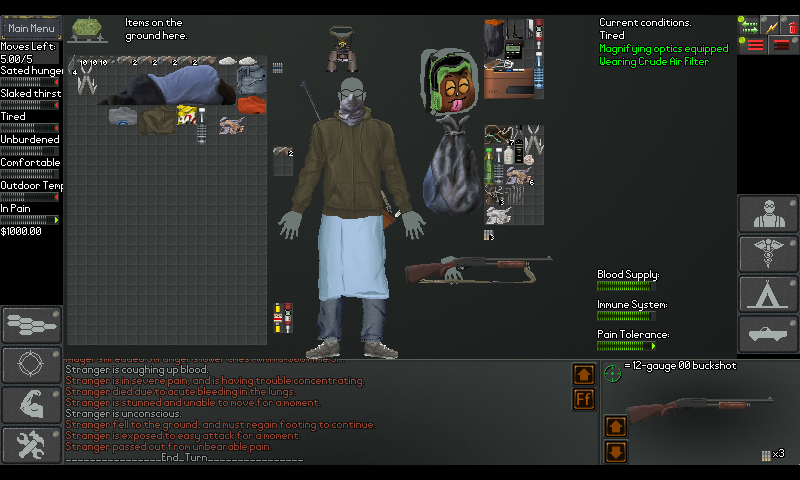Click the lightning bolt button
The height and width of the screenshot is (480, 800).
click(770, 26)
